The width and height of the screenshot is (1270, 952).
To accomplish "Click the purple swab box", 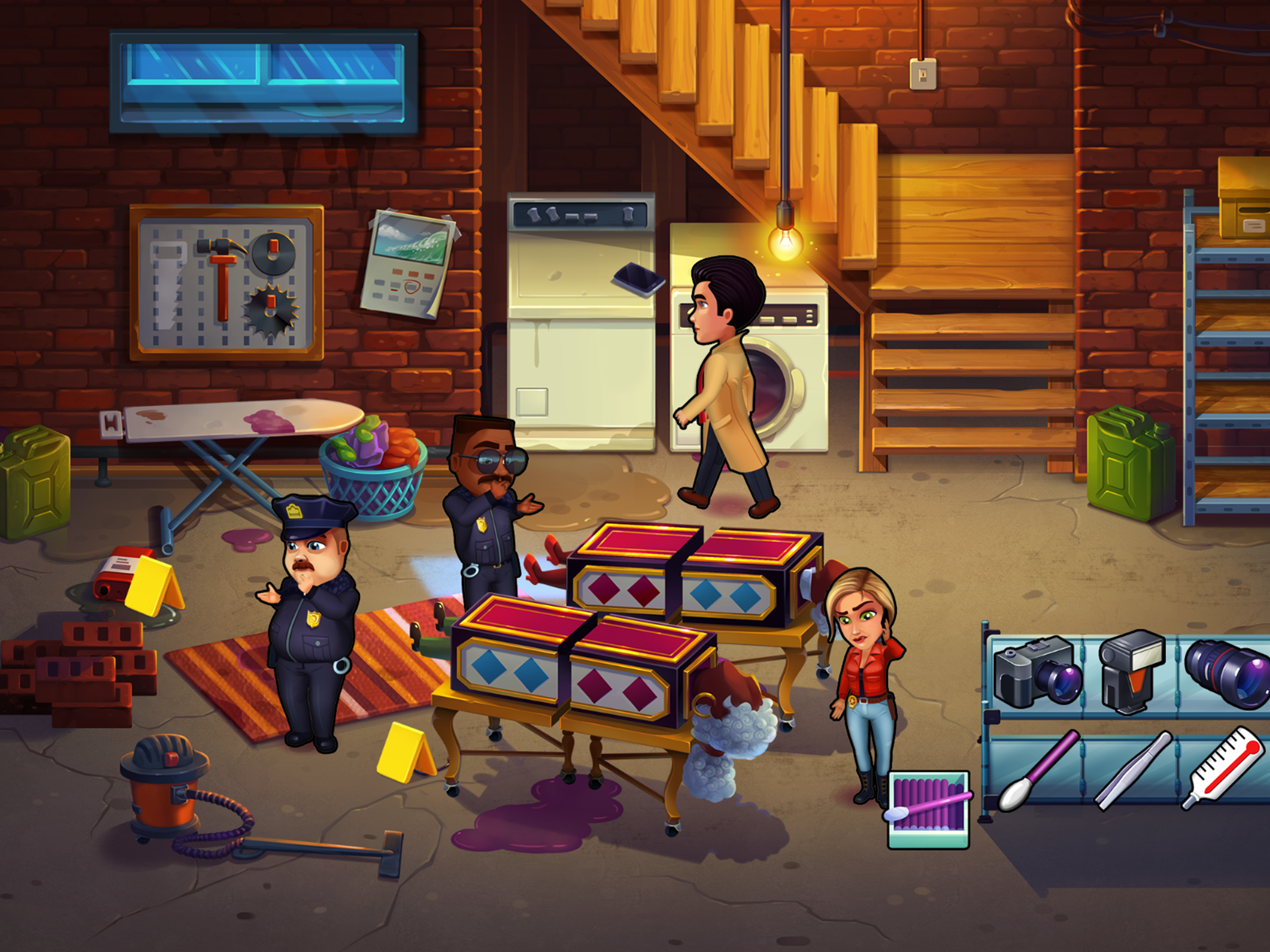I will pos(928,810).
